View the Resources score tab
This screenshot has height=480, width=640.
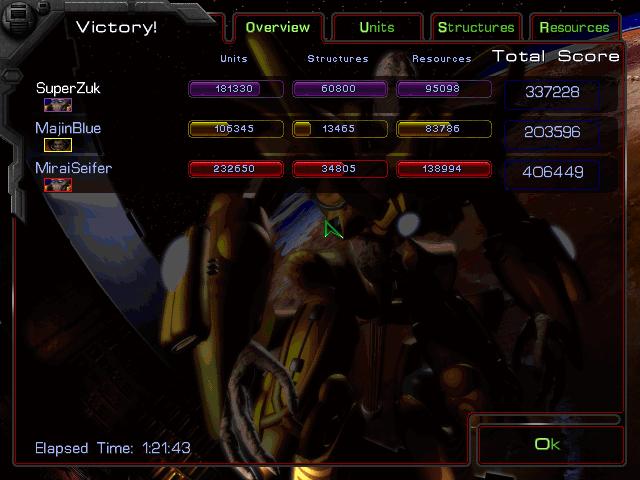574,27
